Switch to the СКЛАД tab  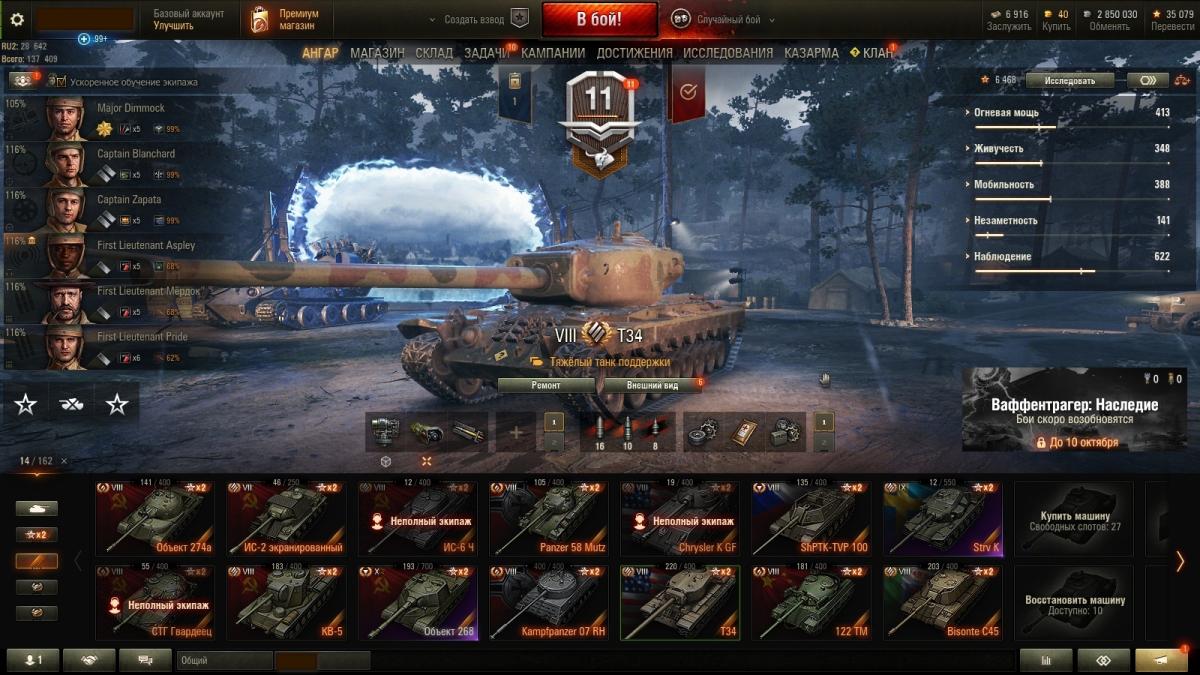pos(434,53)
